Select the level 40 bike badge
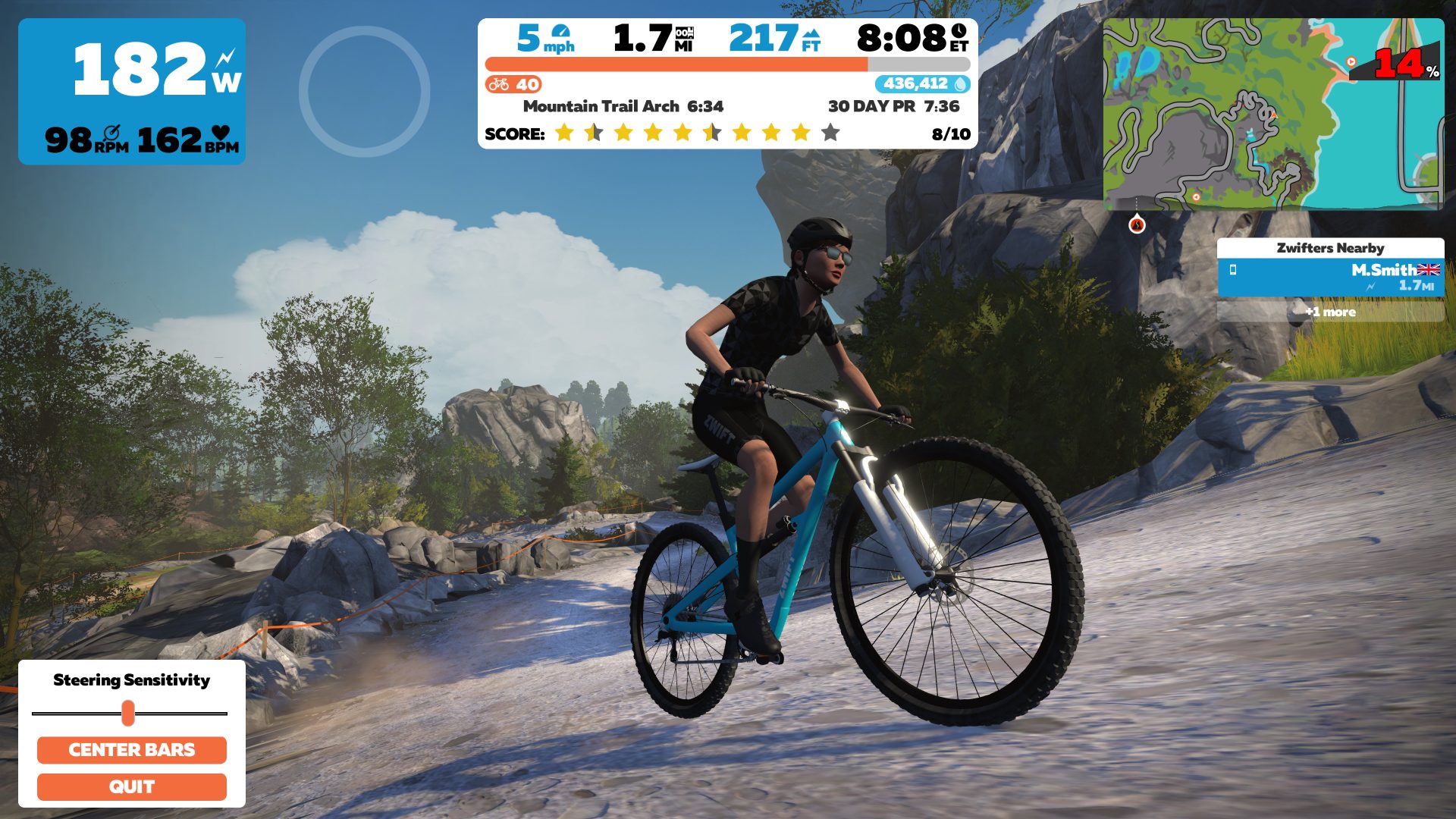1456x819 pixels. pyautogui.click(x=514, y=84)
